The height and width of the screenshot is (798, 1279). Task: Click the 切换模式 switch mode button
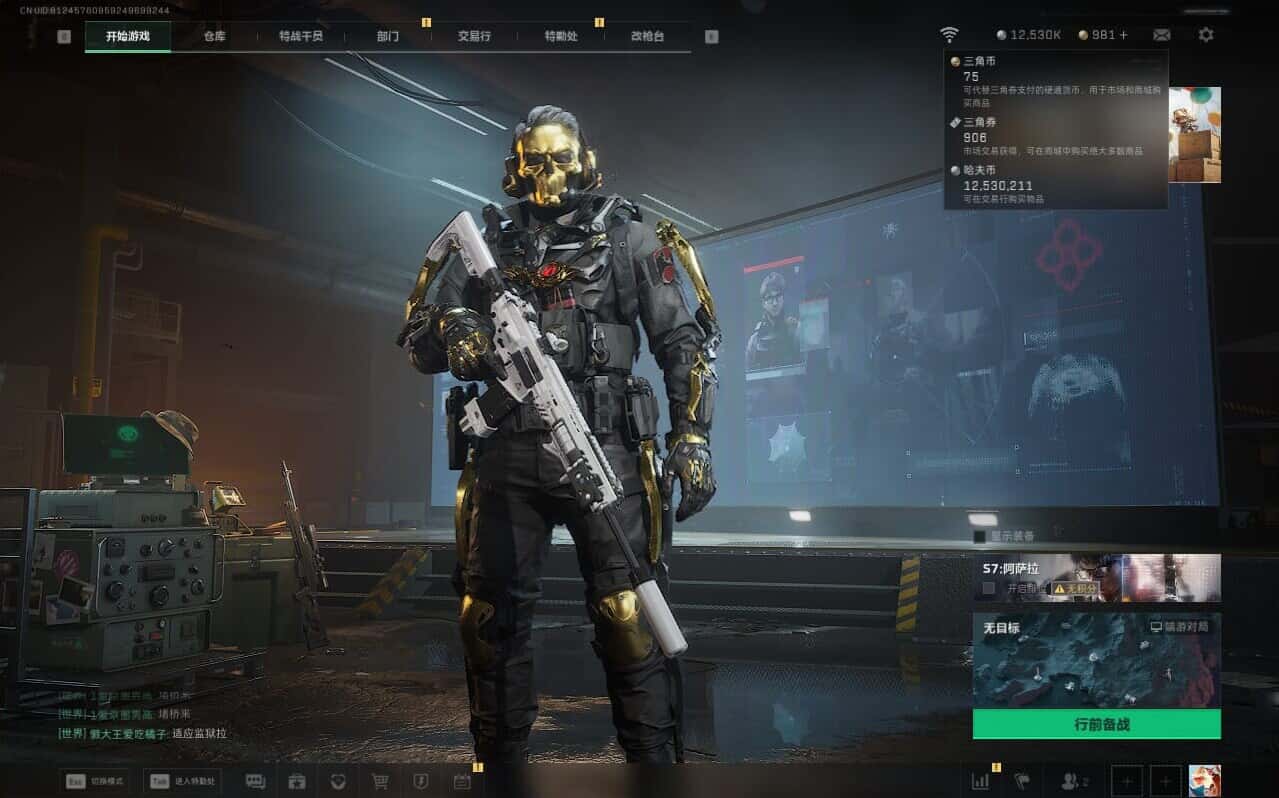[97, 781]
